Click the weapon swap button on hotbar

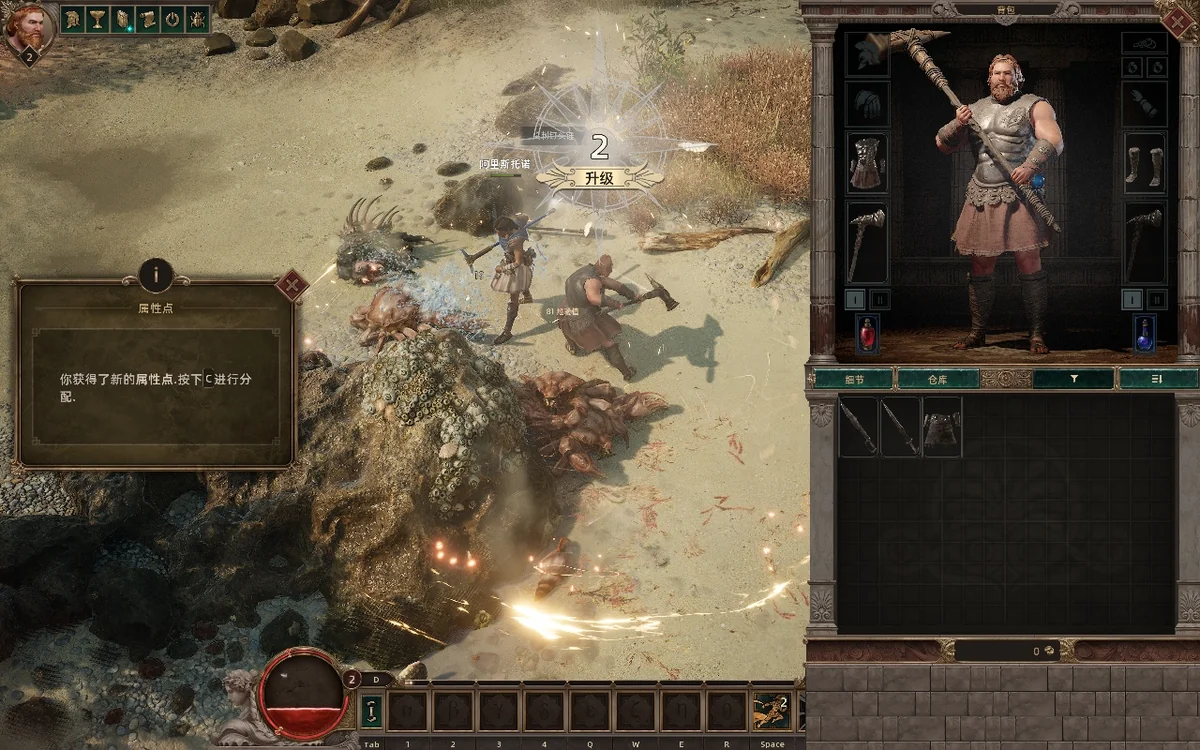[371, 711]
